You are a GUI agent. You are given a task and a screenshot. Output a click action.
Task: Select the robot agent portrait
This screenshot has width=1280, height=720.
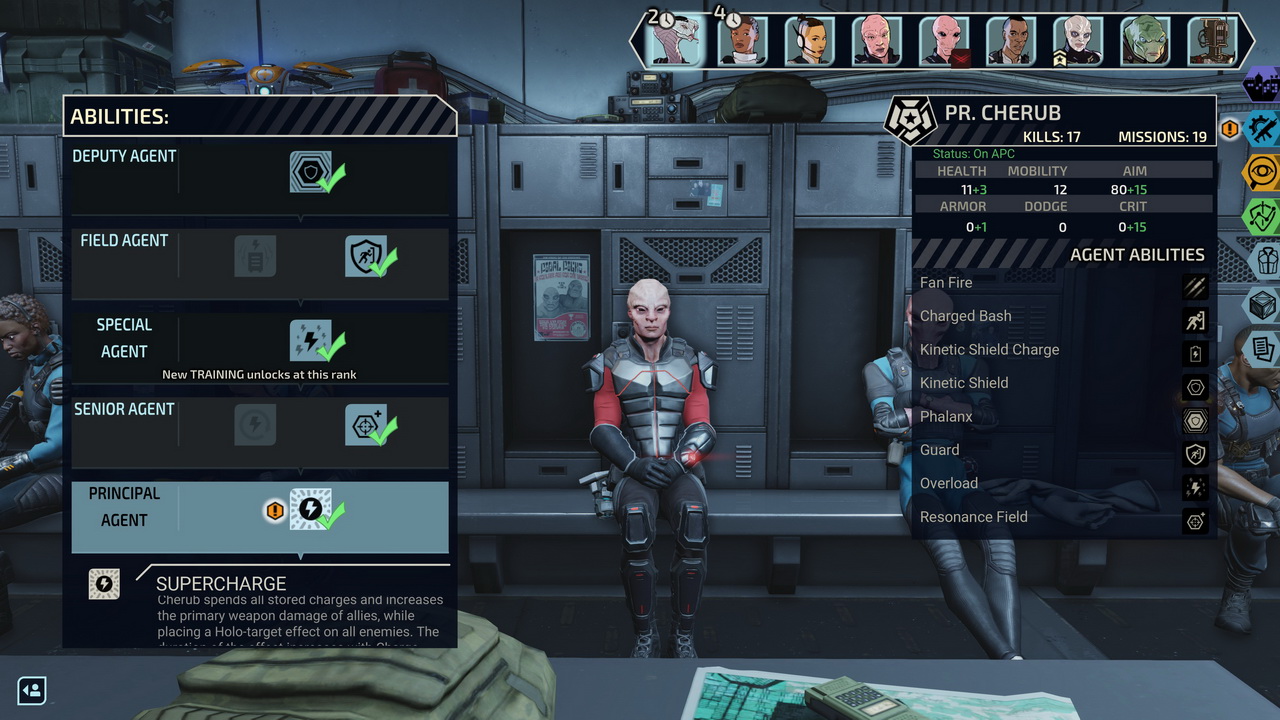click(x=1212, y=41)
